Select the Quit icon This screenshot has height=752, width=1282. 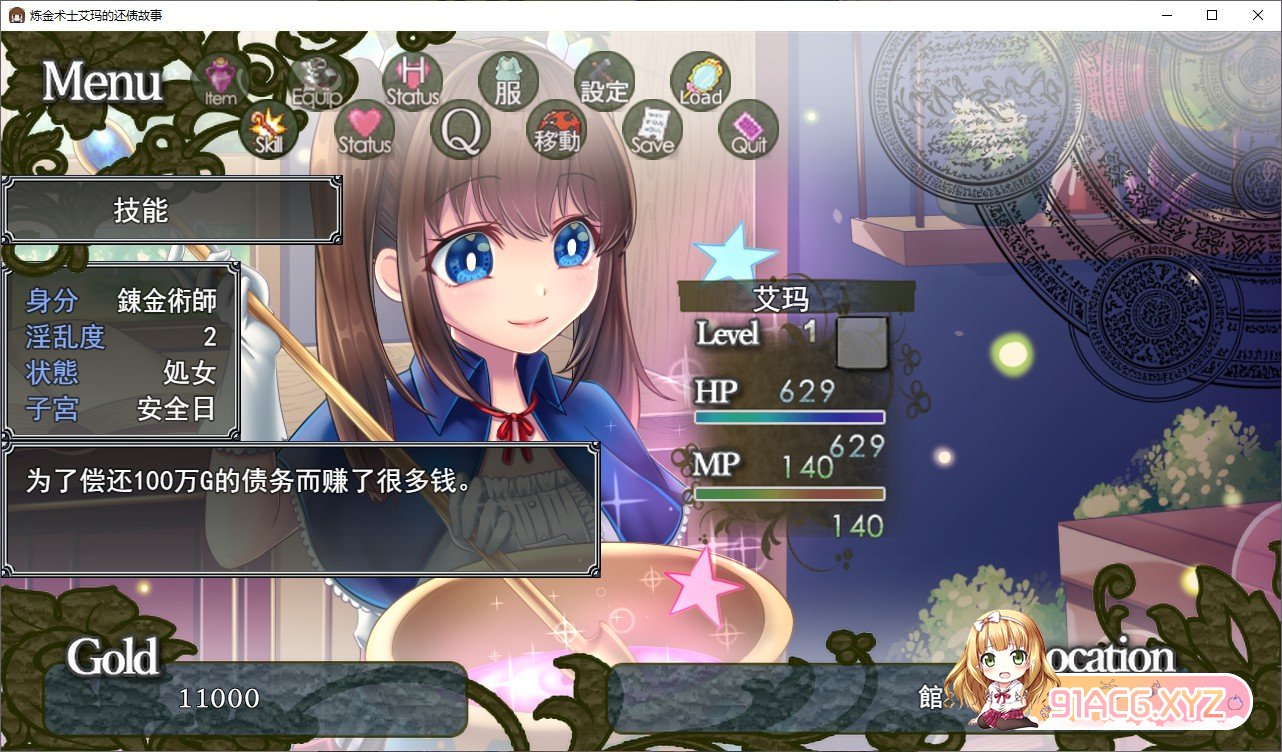(x=748, y=130)
